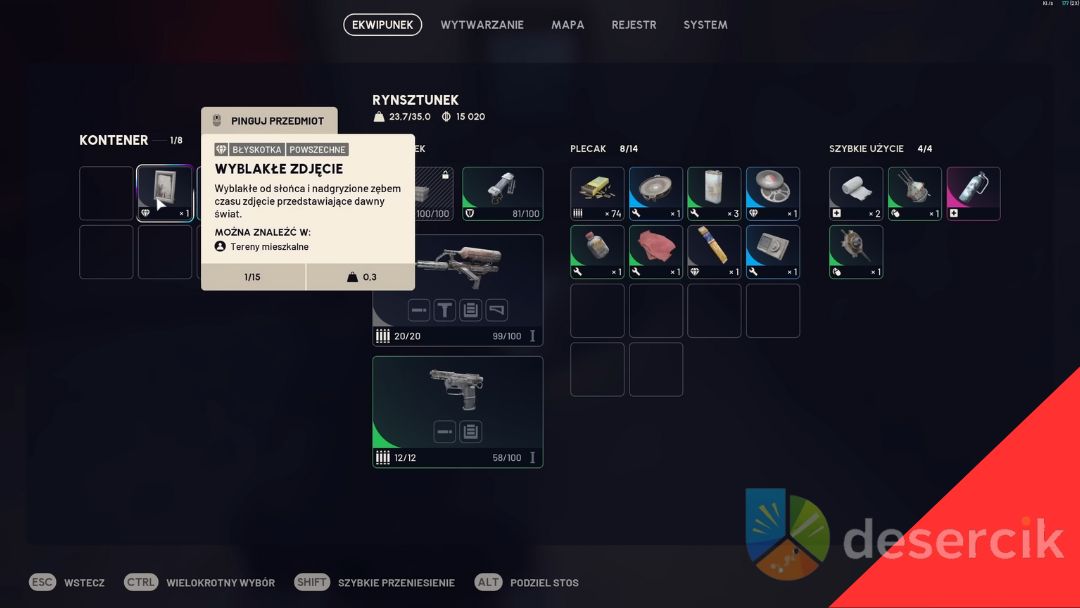Go to the Rejestr tab
The width and height of the screenshot is (1080, 608).
(x=634, y=25)
